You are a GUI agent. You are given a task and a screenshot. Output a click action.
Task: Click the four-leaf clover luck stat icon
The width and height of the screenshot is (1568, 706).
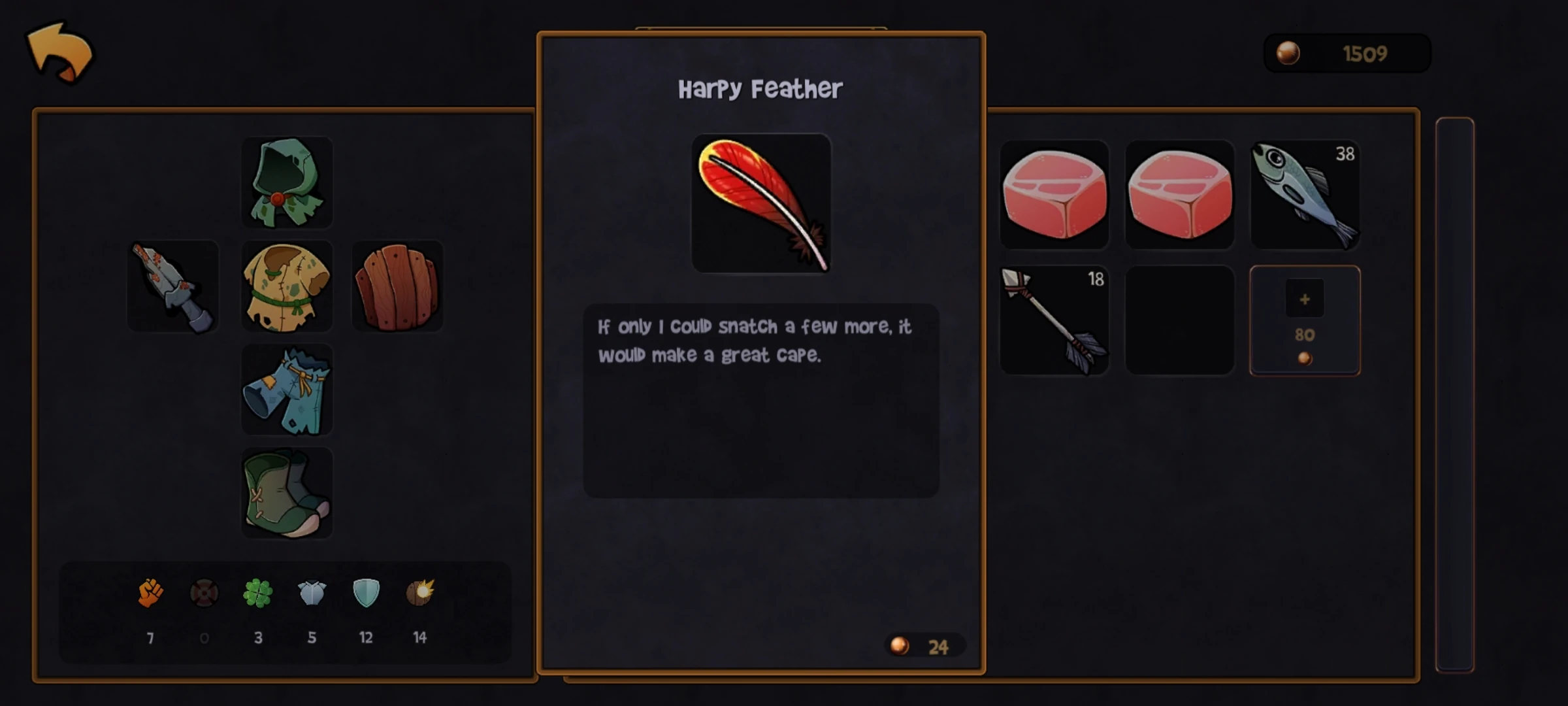point(258,594)
